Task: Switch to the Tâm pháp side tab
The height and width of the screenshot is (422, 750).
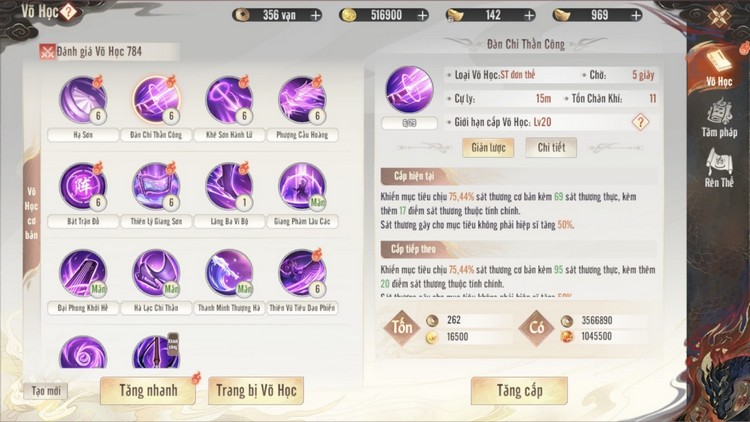Action: [718, 119]
